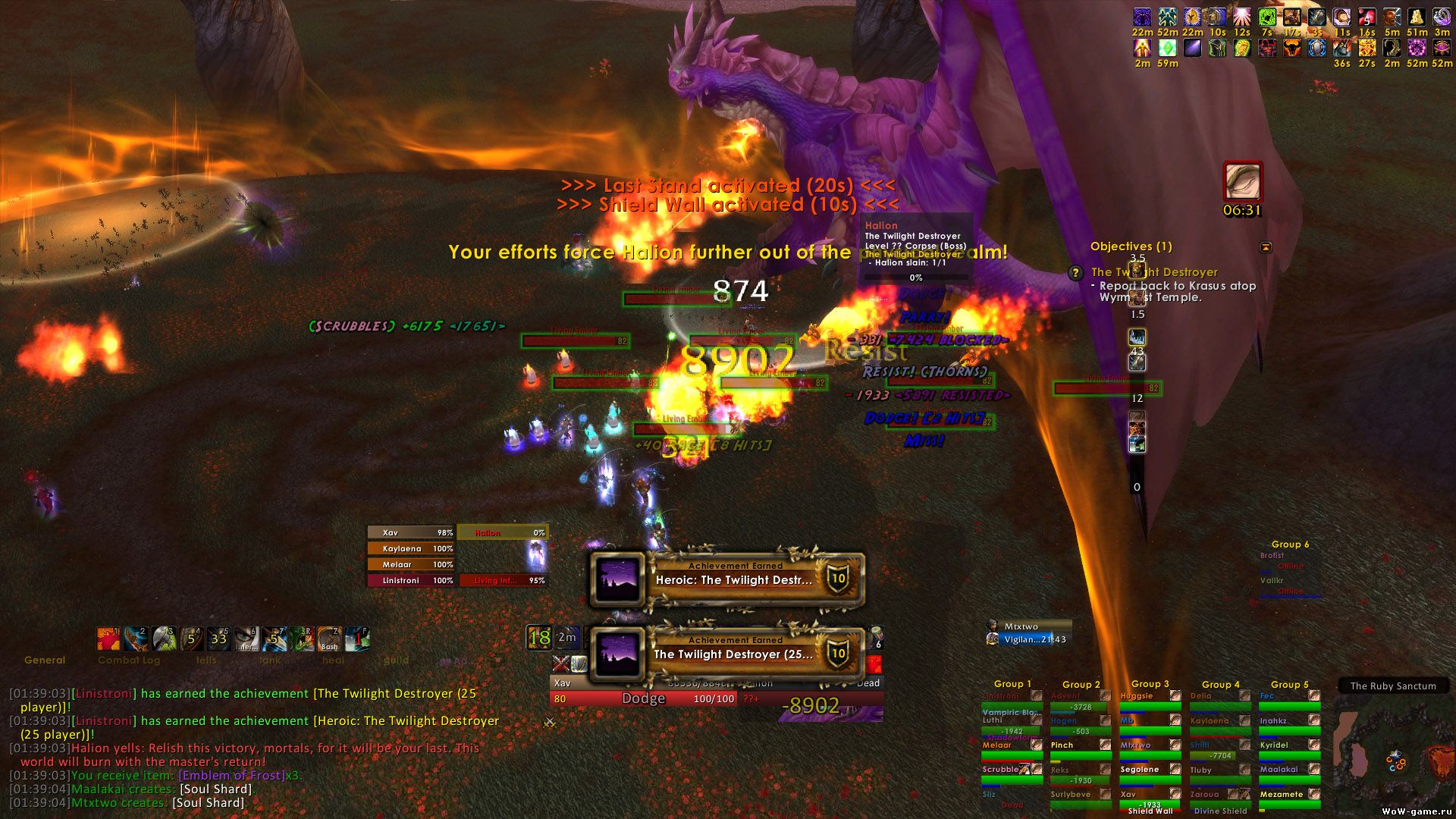Open The Twilight Destroyer (25 player) achievement alert
Viewport: 1456px width, 819px height.
point(728,654)
